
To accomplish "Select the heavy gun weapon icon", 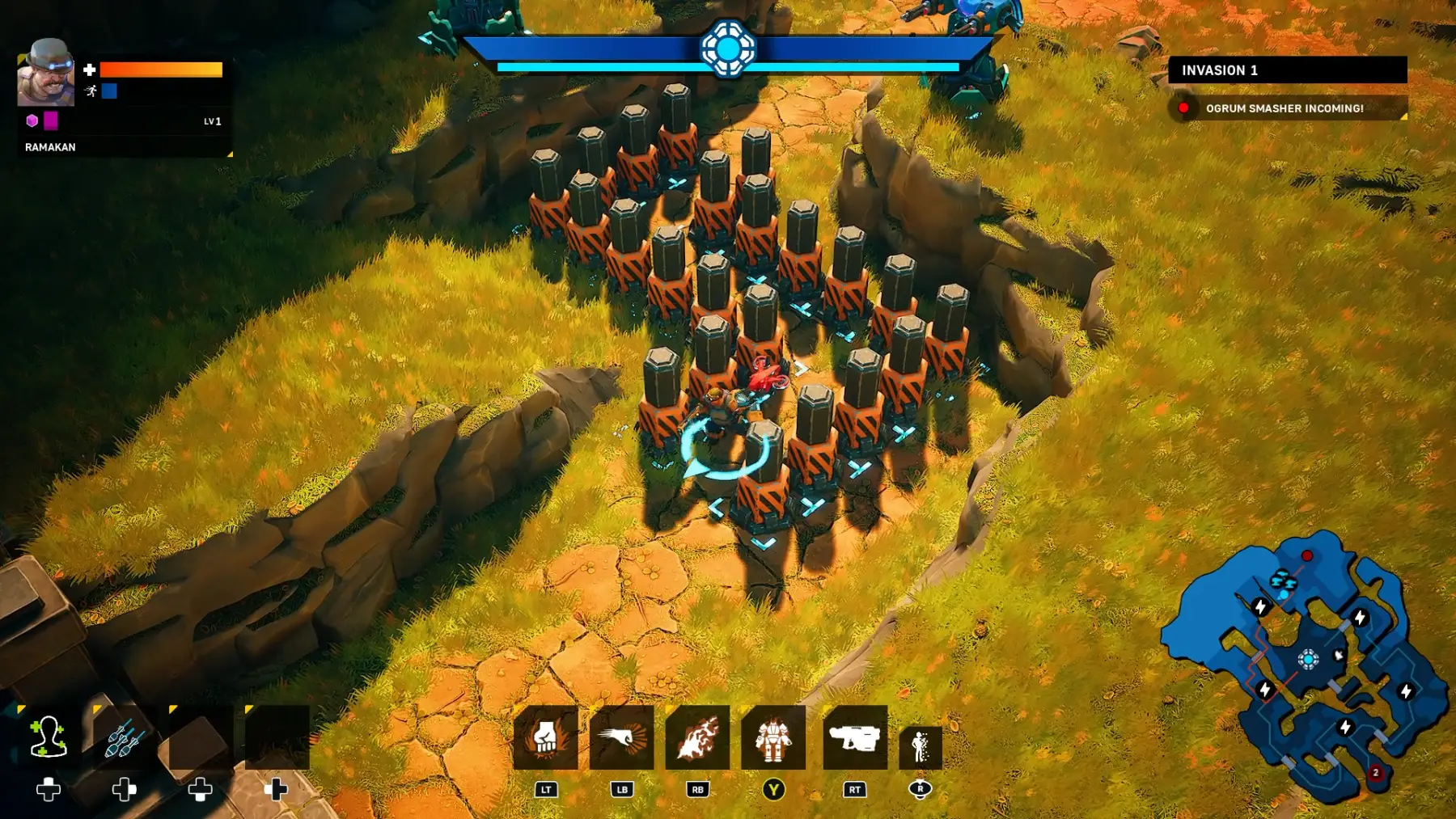I will click(x=855, y=737).
